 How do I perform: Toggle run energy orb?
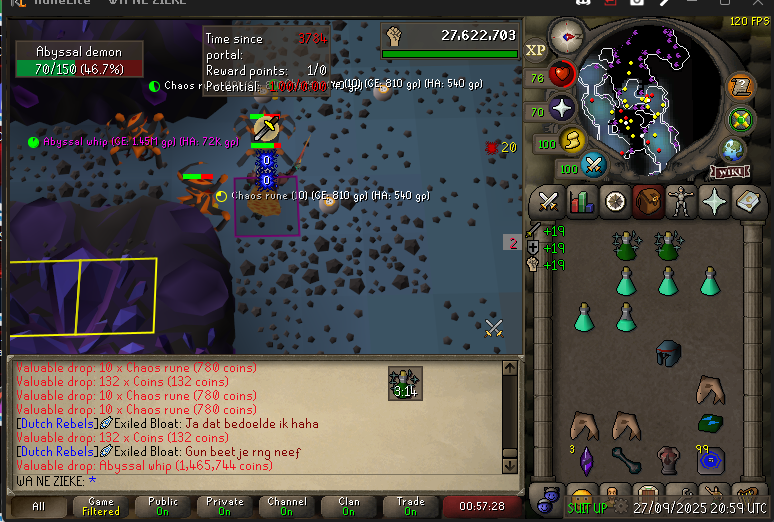573,140
